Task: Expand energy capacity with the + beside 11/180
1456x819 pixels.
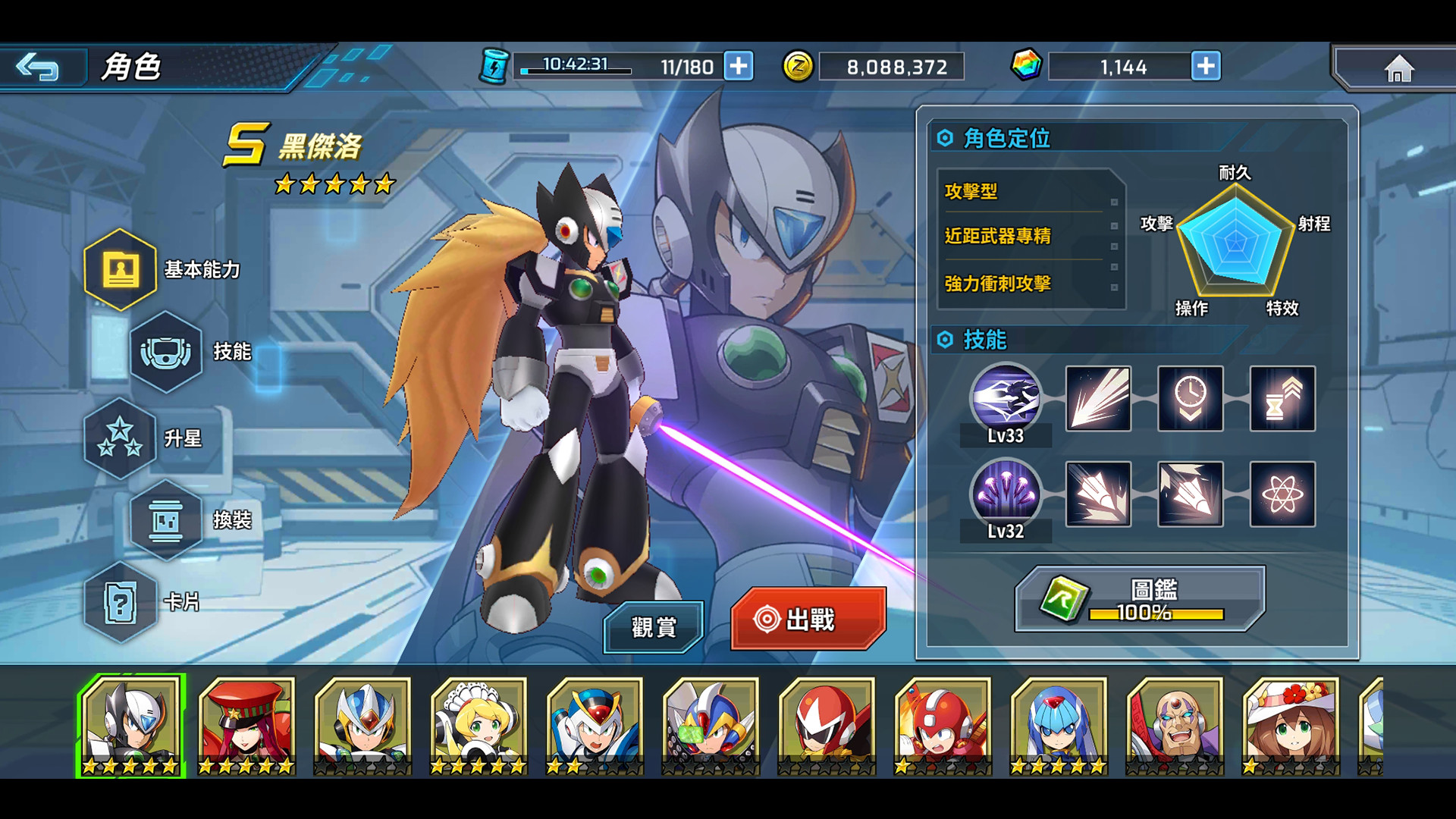Action: pyautogui.click(x=736, y=66)
